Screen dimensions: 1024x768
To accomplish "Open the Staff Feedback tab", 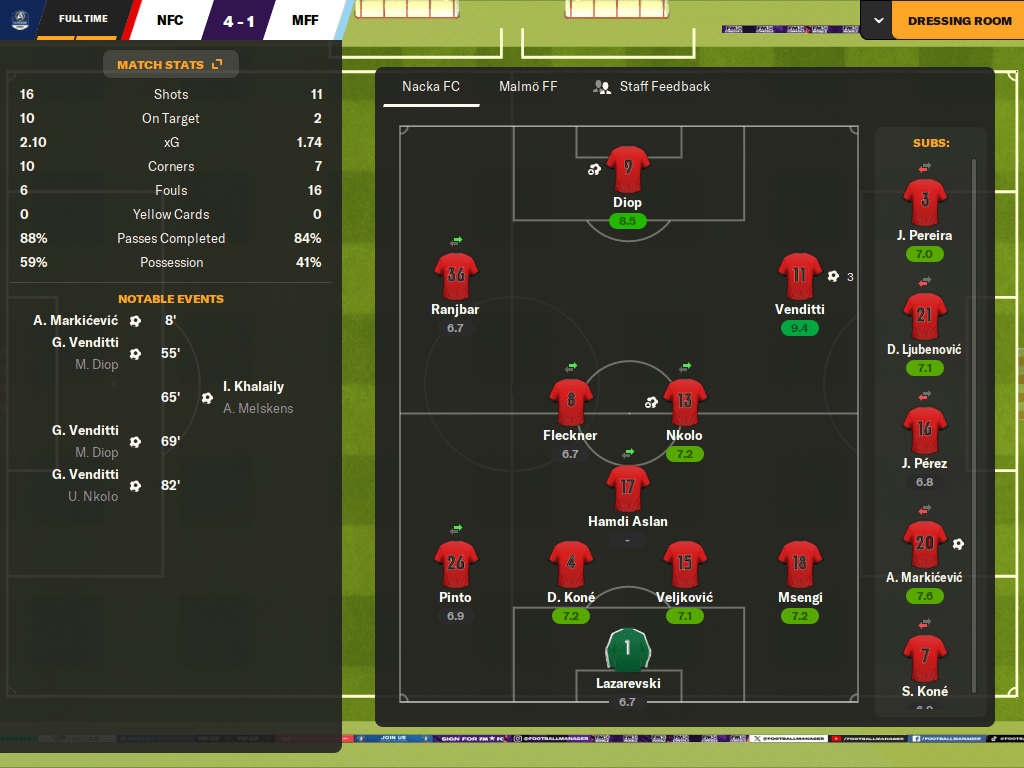I will pyautogui.click(x=651, y=87).
